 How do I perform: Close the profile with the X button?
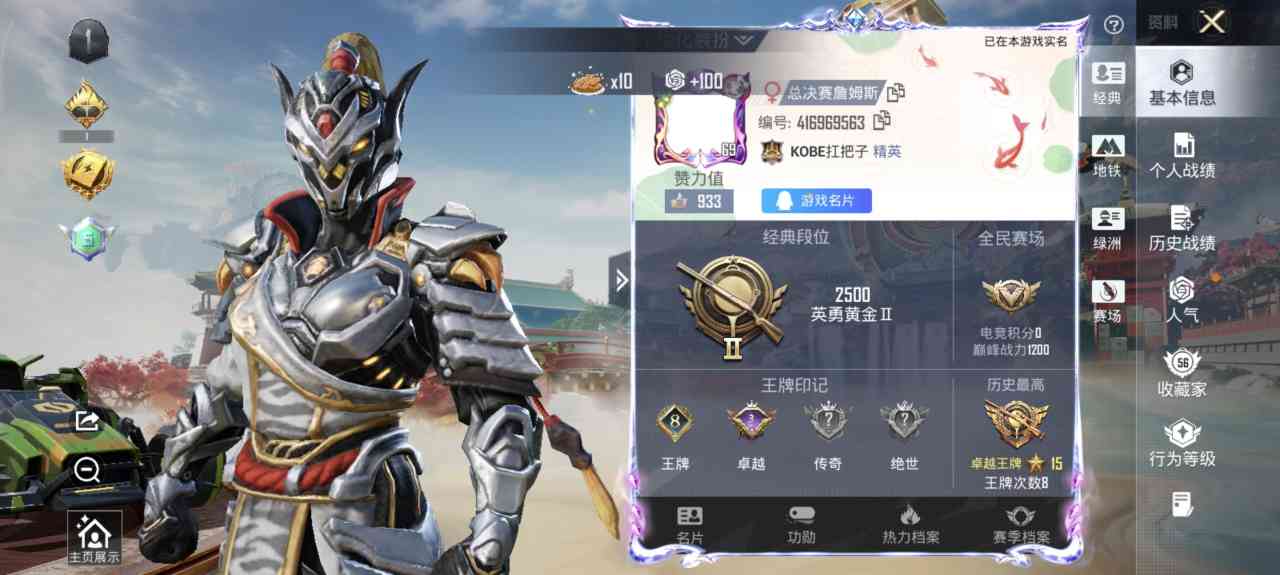1212,22
